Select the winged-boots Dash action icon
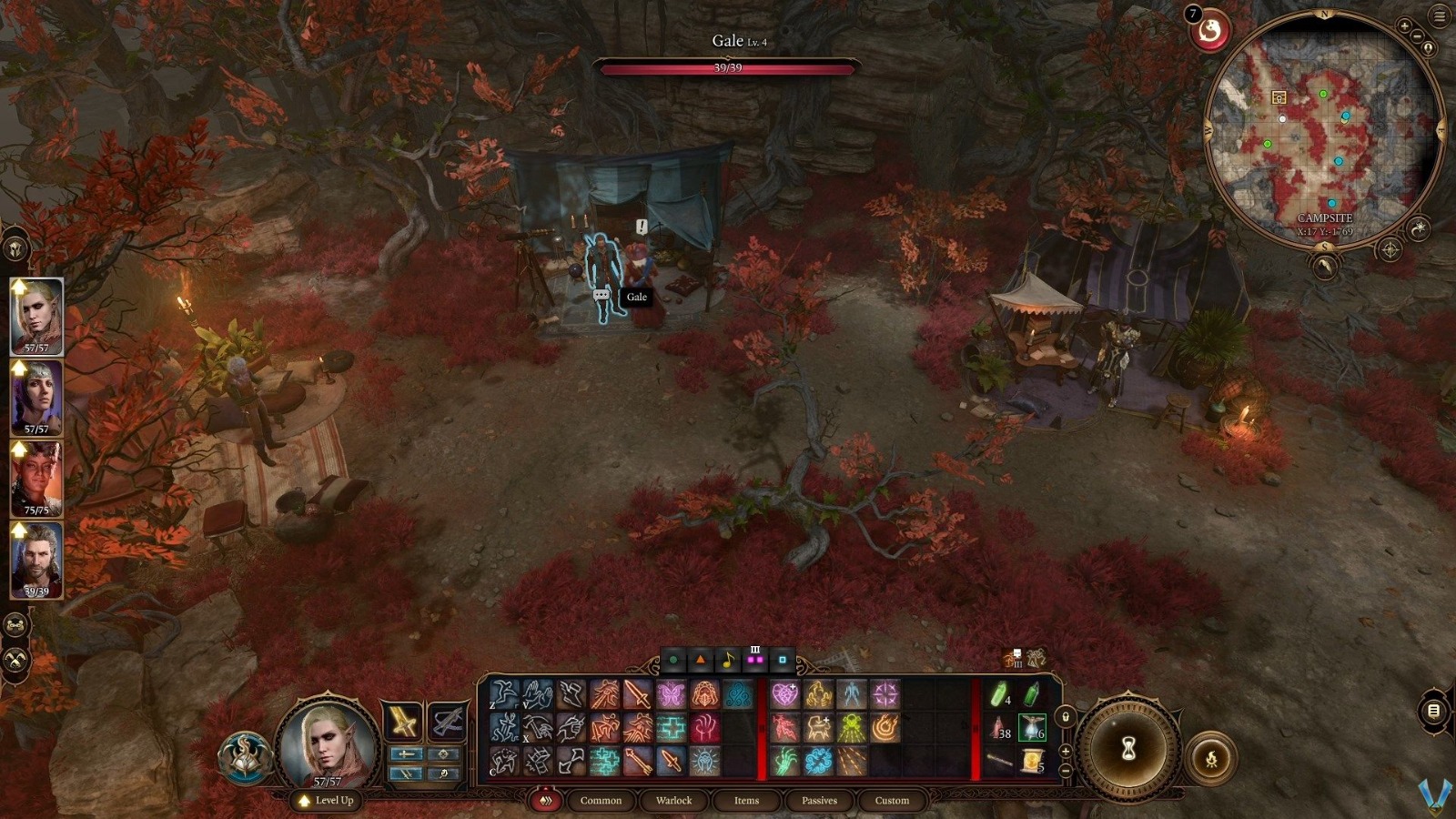 [x=571, y=693]
